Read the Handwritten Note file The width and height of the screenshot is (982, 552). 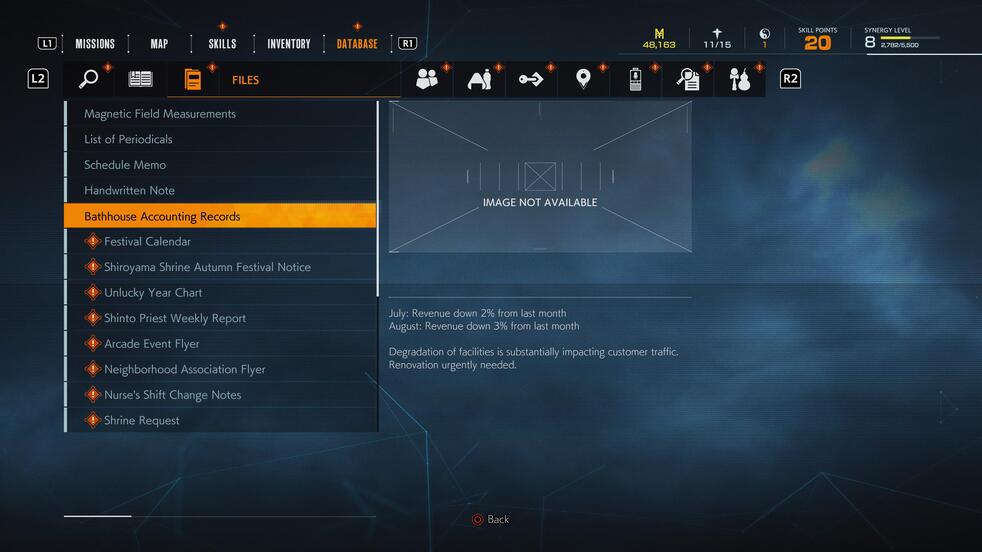coord(129,190)
